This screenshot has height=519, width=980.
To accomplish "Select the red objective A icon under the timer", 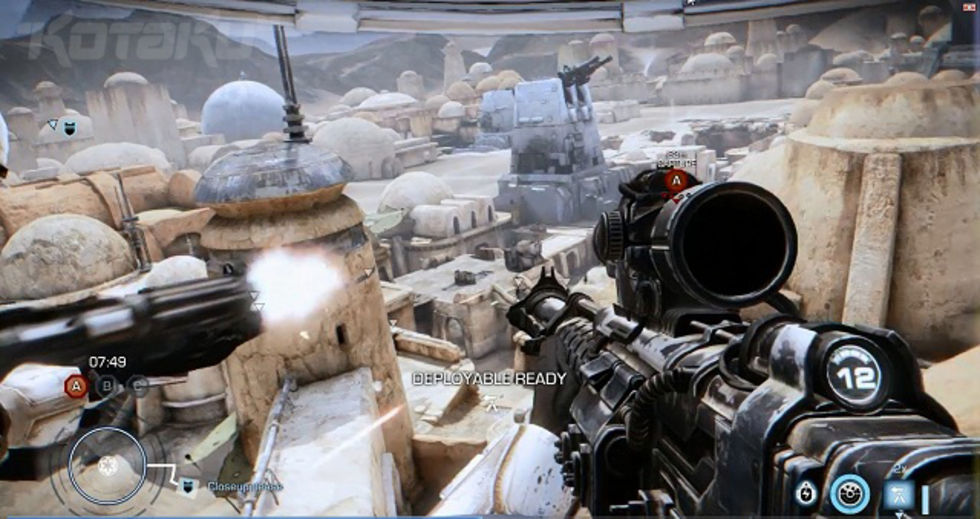I will pos(75,385).
